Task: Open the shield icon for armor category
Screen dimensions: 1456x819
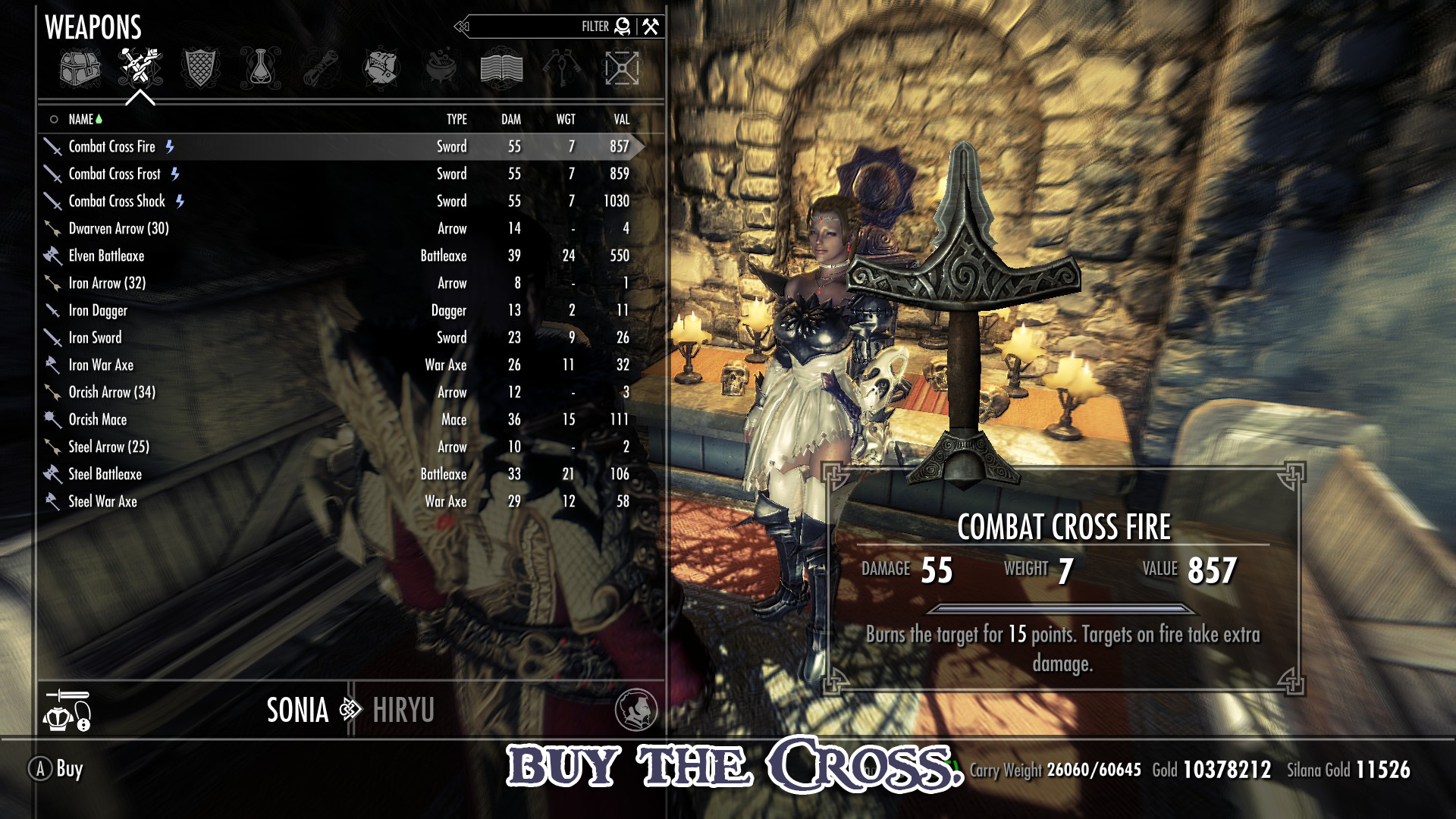Action: point(199,68)
